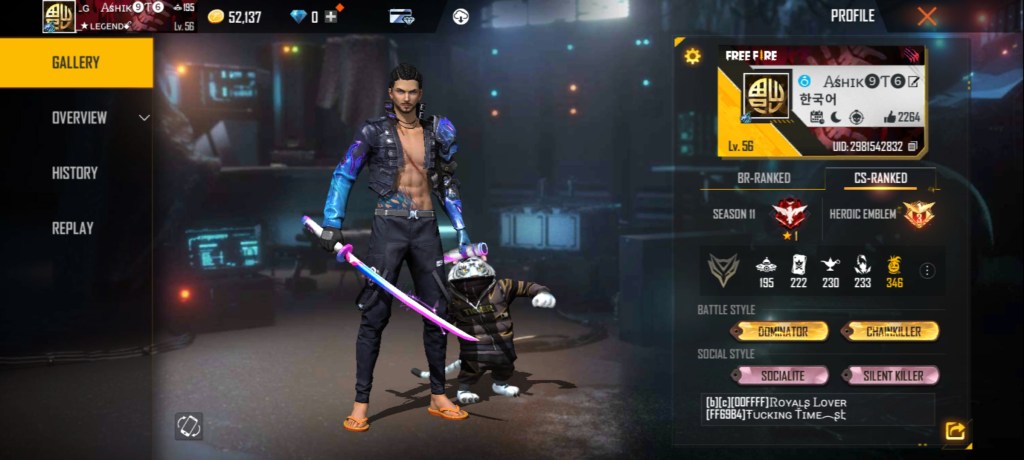Open the three-dot more stats menu

click(927, 270)
